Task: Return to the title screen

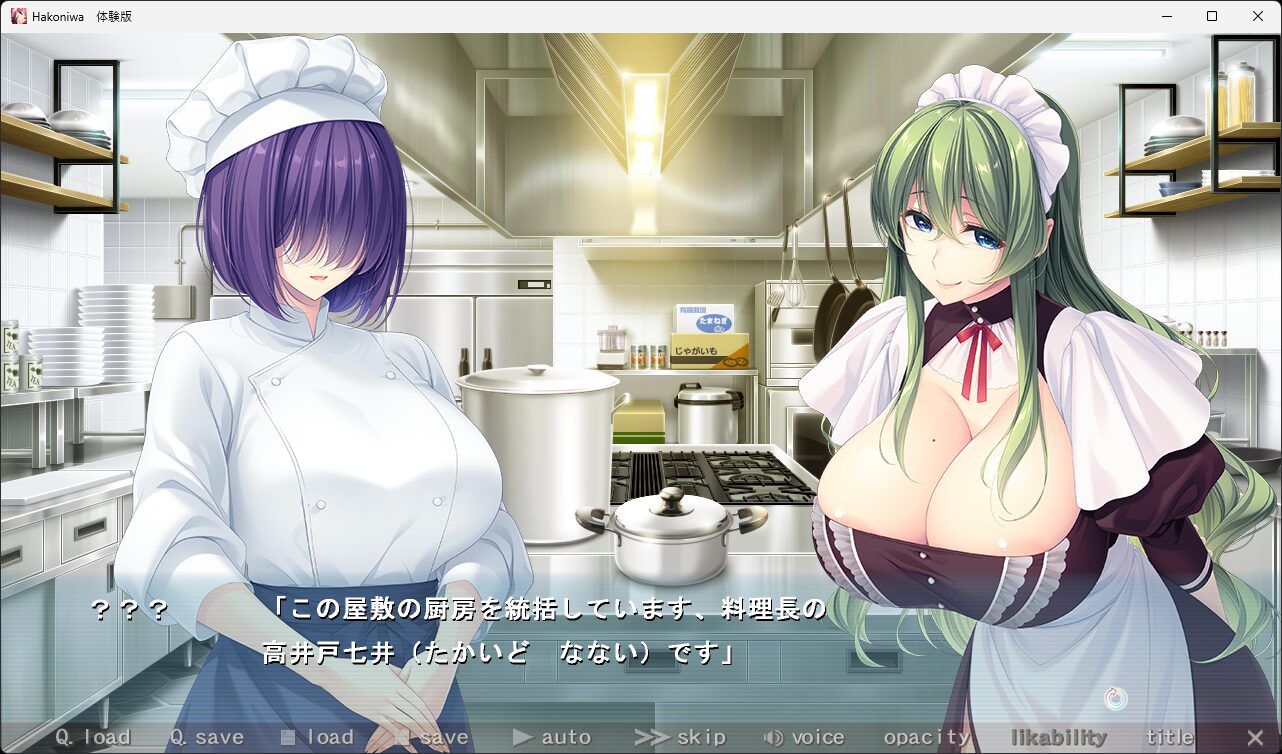Action: coord(1169,738)
